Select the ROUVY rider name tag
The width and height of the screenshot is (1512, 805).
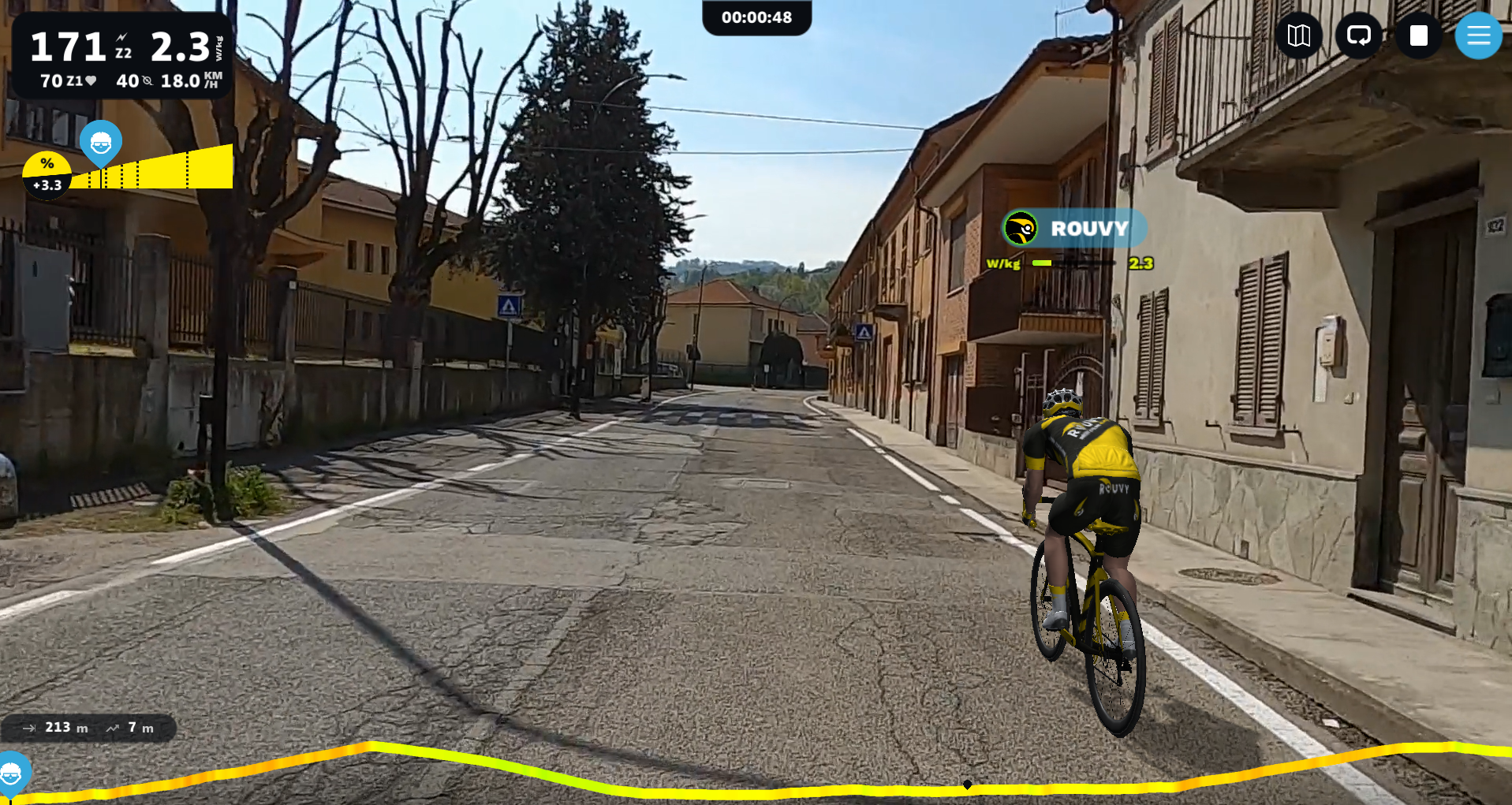(x=1073, y=229)
